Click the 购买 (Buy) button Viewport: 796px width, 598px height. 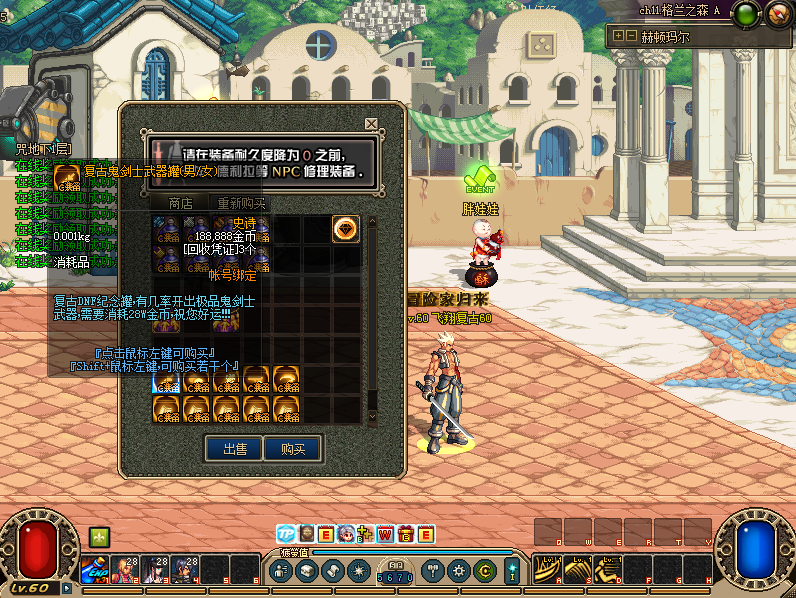click(x=292, y=449)
